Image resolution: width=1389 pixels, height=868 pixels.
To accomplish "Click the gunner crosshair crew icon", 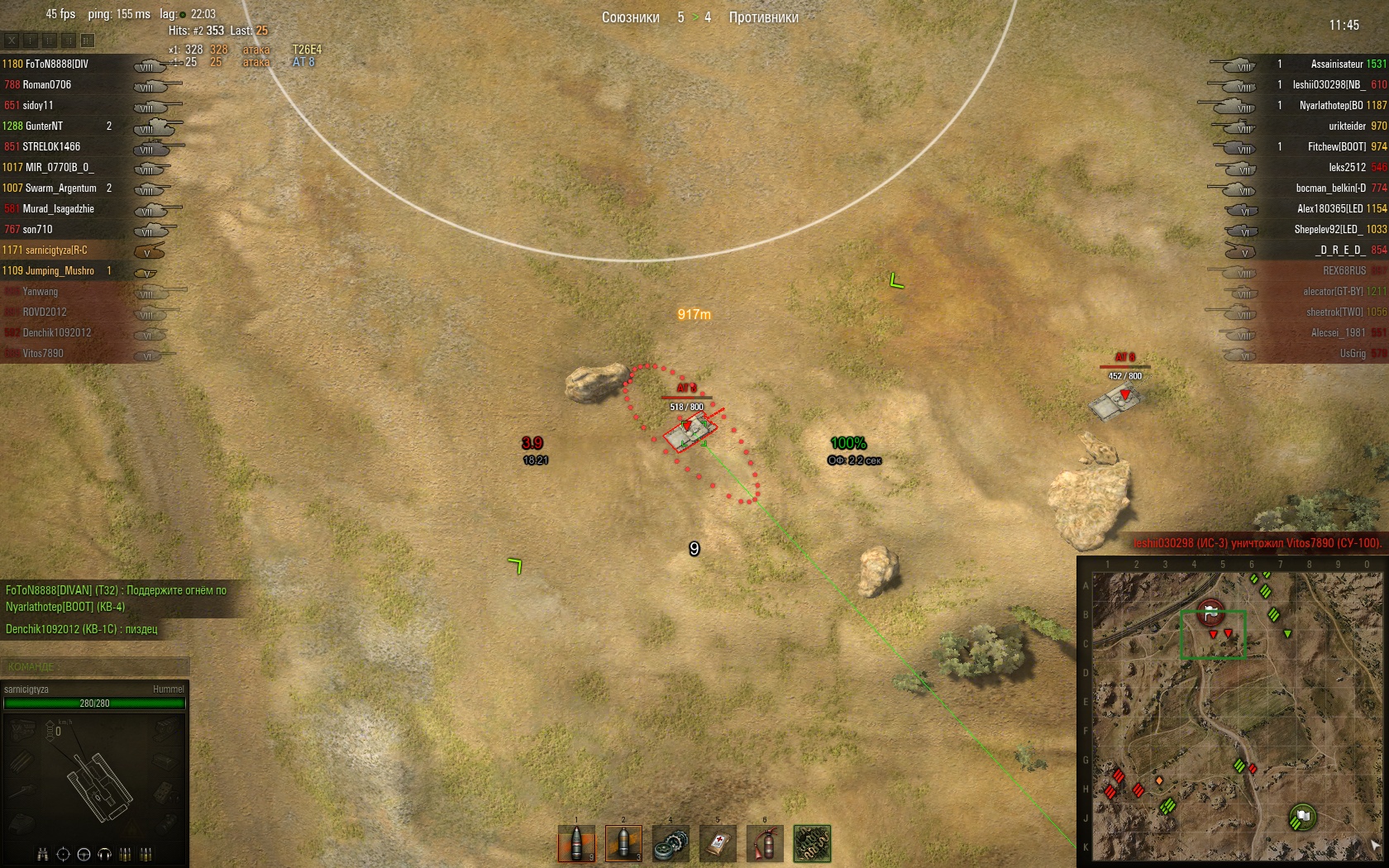I will (63, 854).
